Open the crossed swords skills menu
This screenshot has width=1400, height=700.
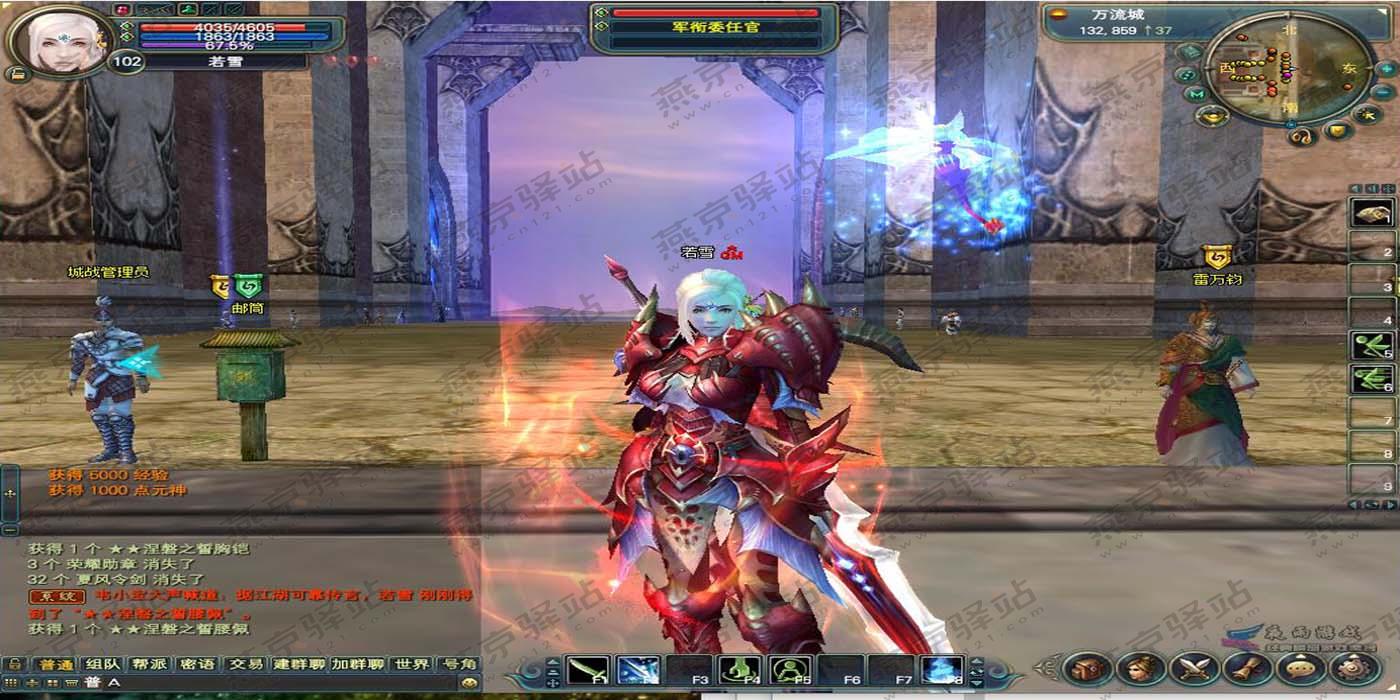[x=1194, y=668]
